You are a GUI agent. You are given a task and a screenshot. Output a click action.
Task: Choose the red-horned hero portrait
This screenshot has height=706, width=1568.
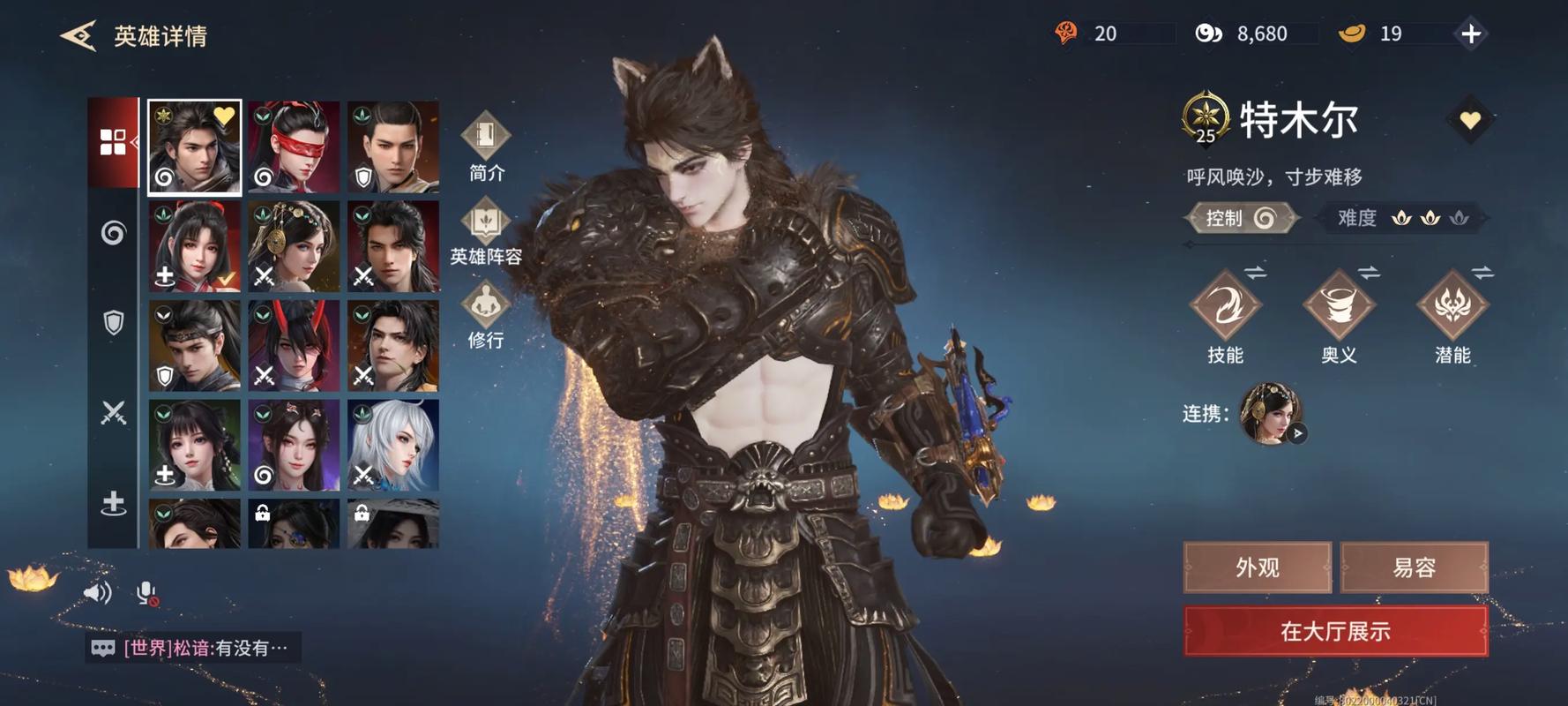[294, 345]
